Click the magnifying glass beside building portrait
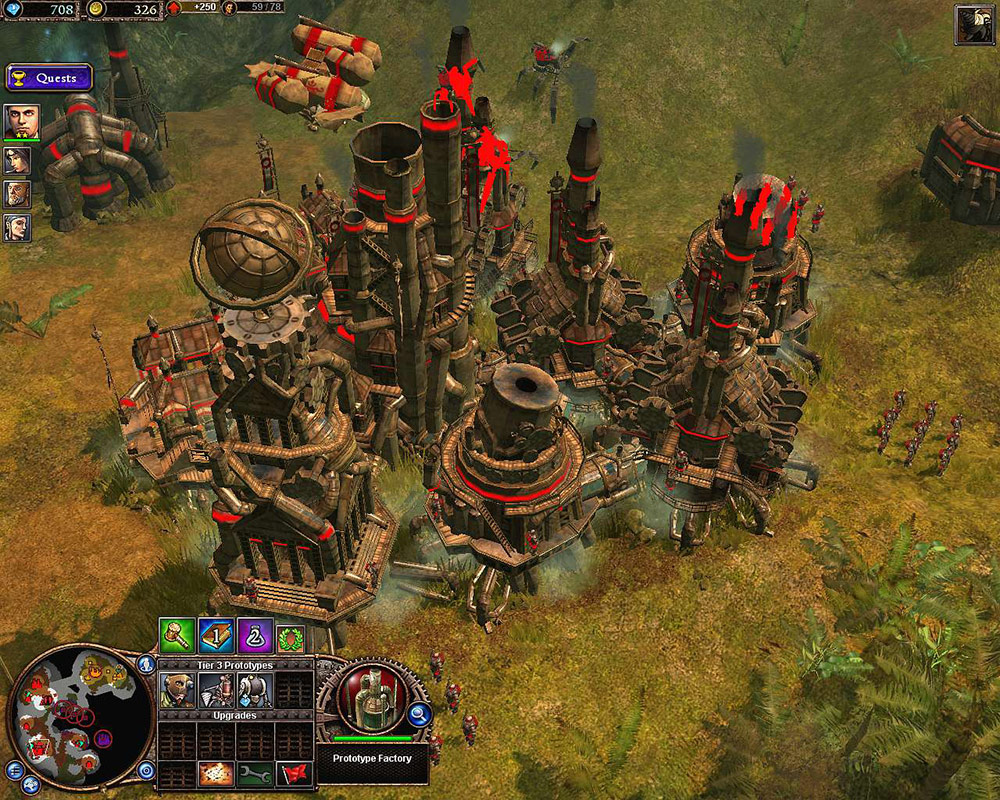1000x800 pixels. point(420,714)
